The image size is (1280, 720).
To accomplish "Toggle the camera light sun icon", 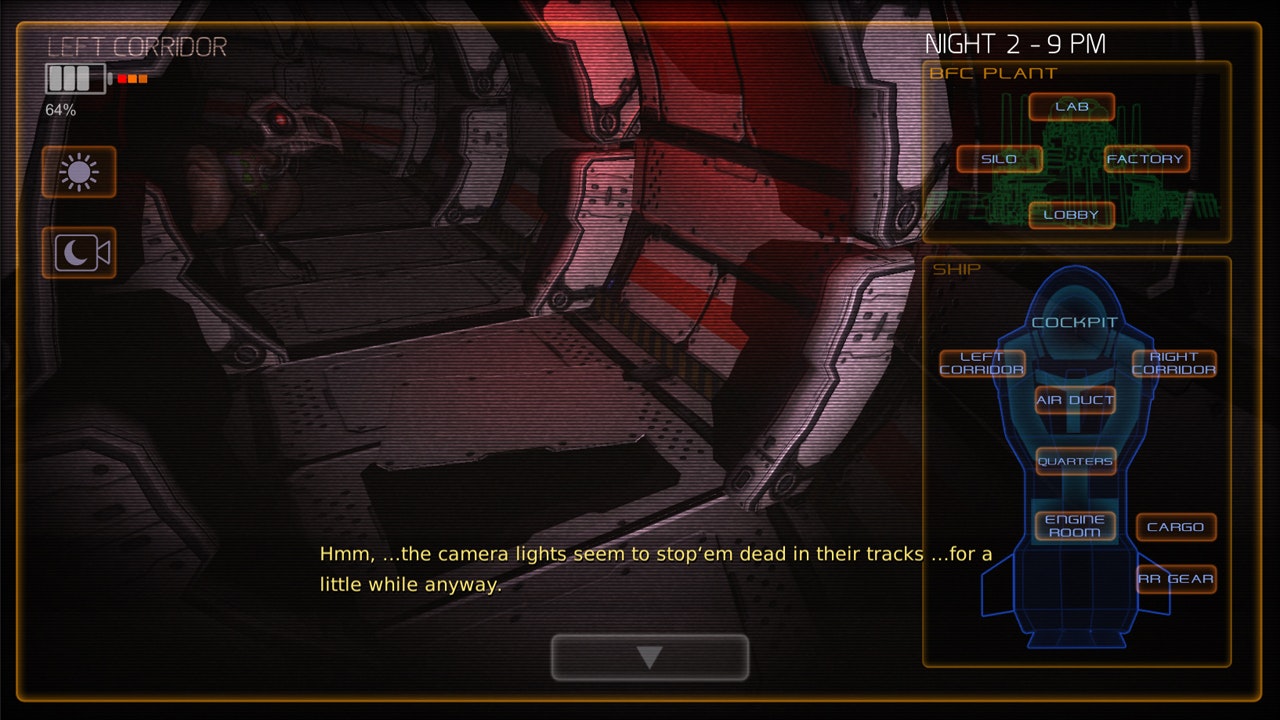I will click(x=79, y=173).
